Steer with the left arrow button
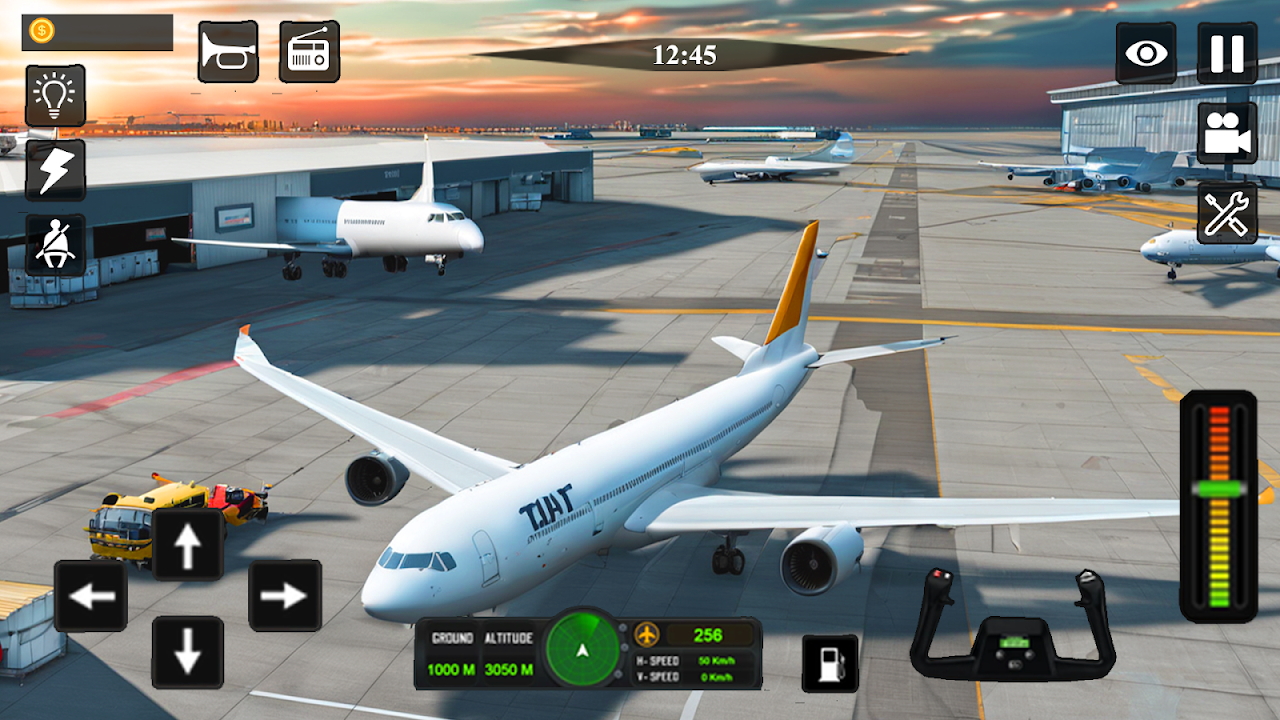 (x=91, y=596)
